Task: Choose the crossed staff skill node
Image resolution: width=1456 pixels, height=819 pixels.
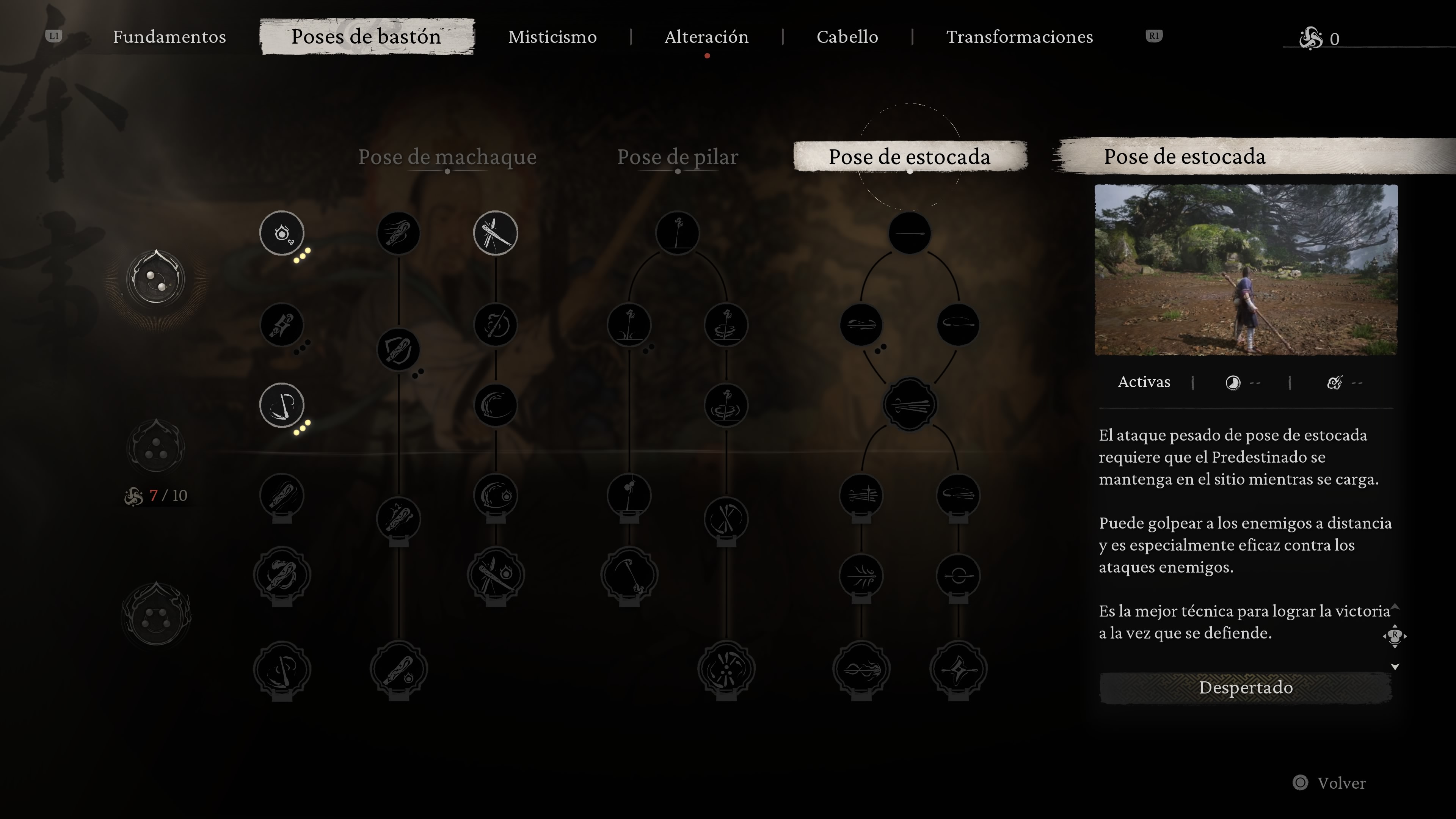Action: point(495,233)
